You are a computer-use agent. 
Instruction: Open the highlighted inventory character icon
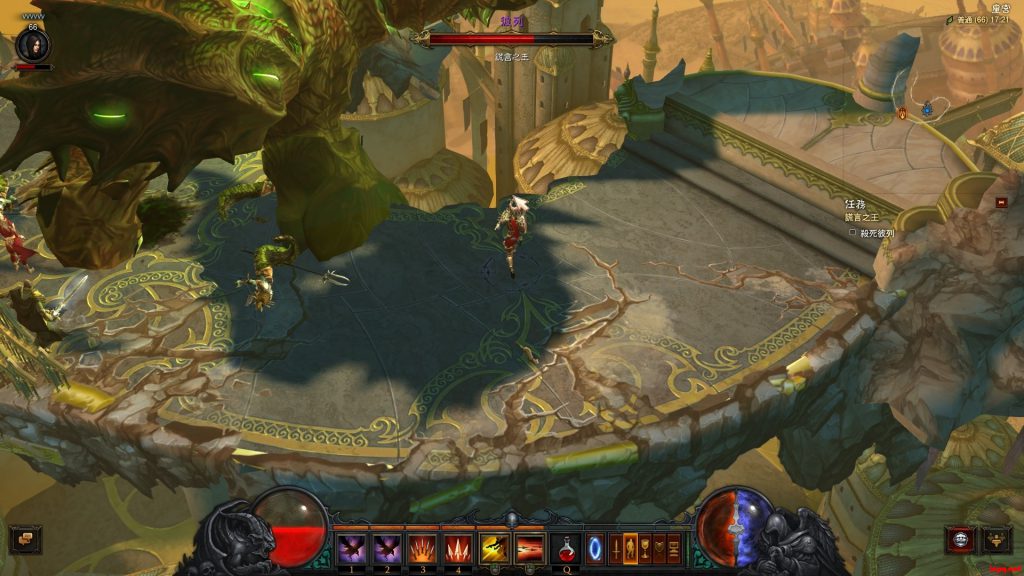[x=630, y=548]
